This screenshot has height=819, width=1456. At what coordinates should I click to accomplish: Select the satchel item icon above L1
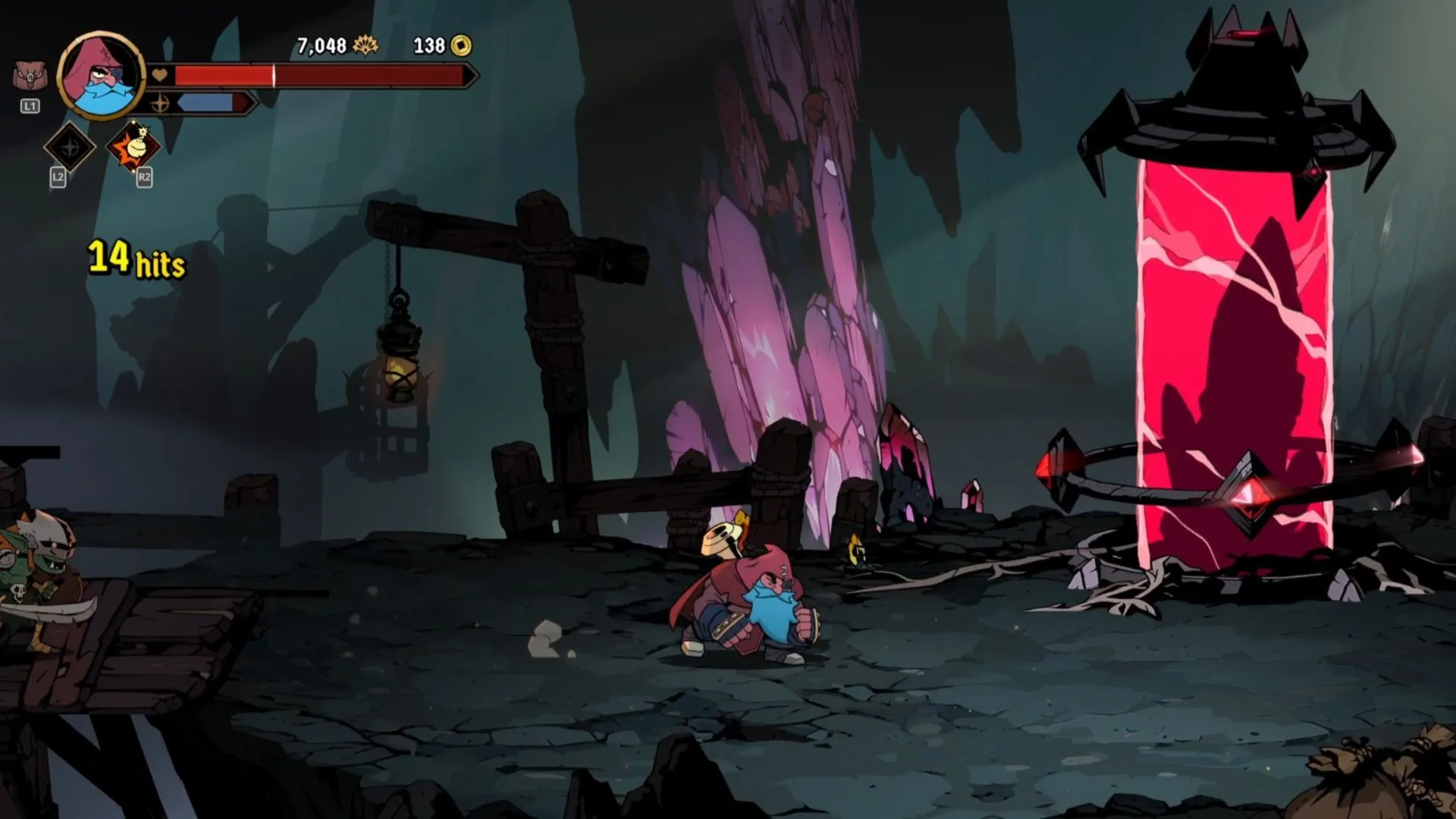30,77
